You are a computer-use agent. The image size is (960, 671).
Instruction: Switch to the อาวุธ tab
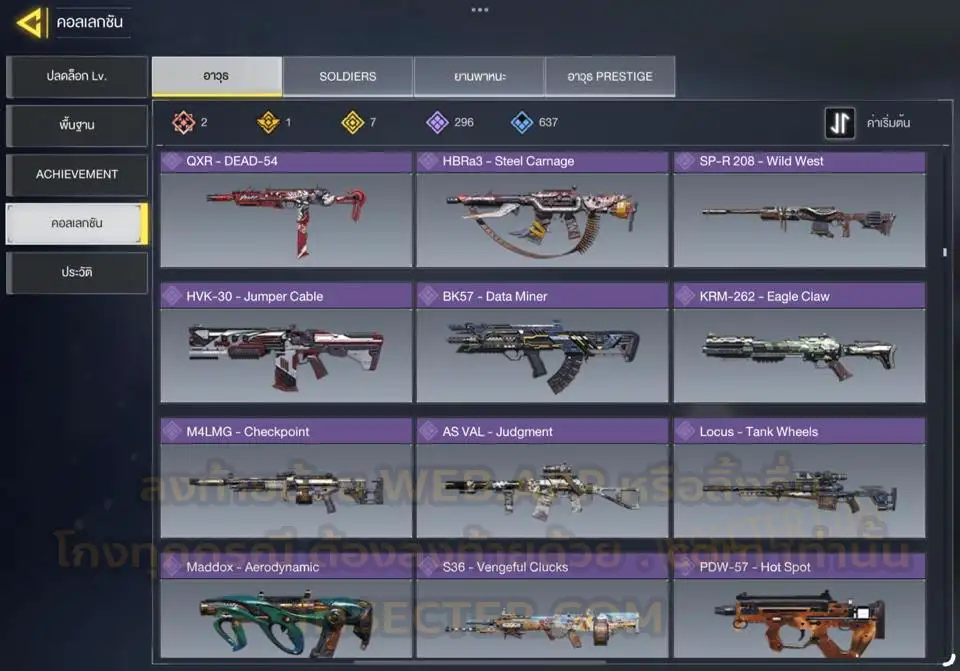click(x=216, y=76)
